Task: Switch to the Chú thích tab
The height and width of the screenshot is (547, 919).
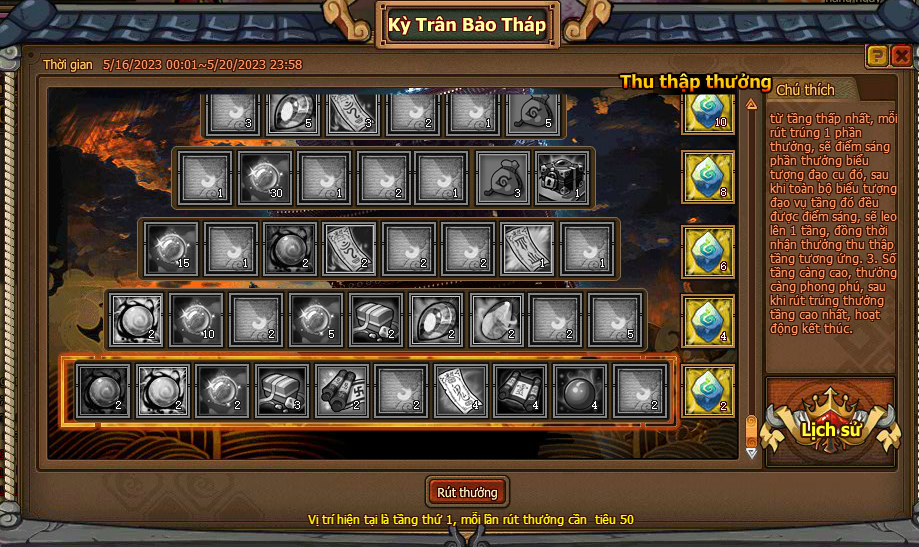Action: click(804, 90)
